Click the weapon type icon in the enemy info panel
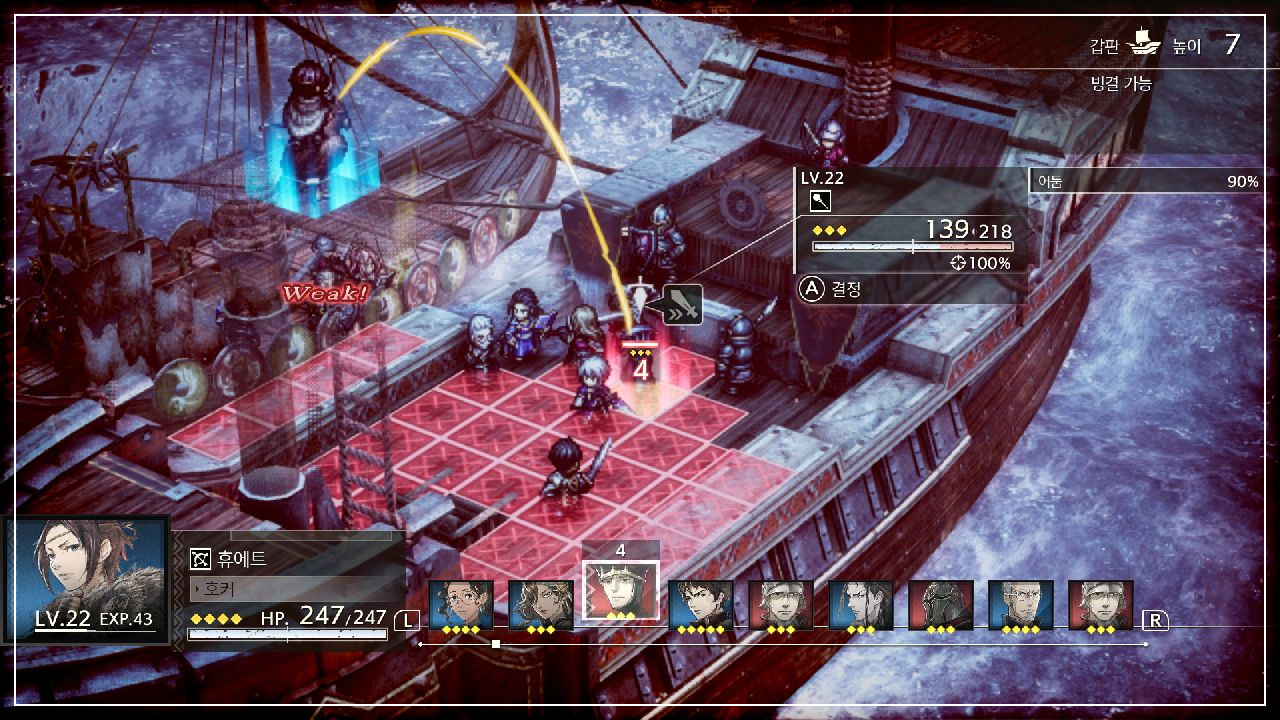Screen dimensions: 1280x720 (x=821, y=201)
